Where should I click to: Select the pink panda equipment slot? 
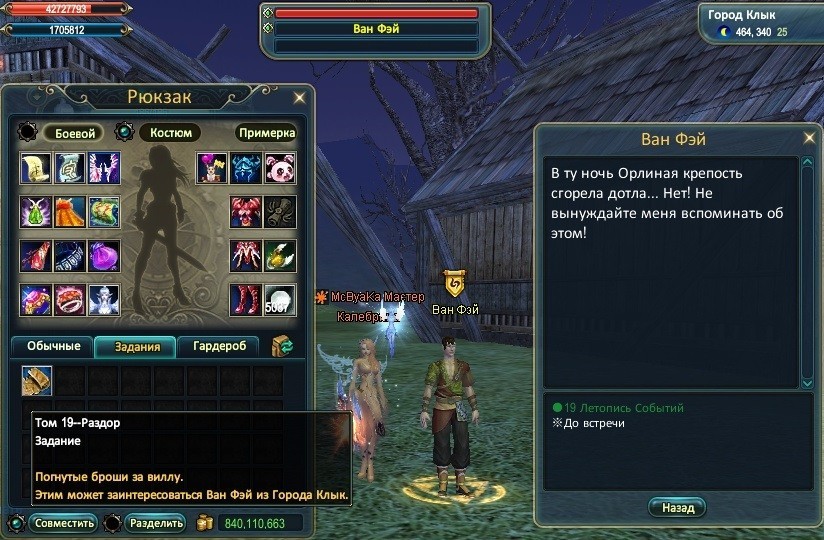point(280,168)
